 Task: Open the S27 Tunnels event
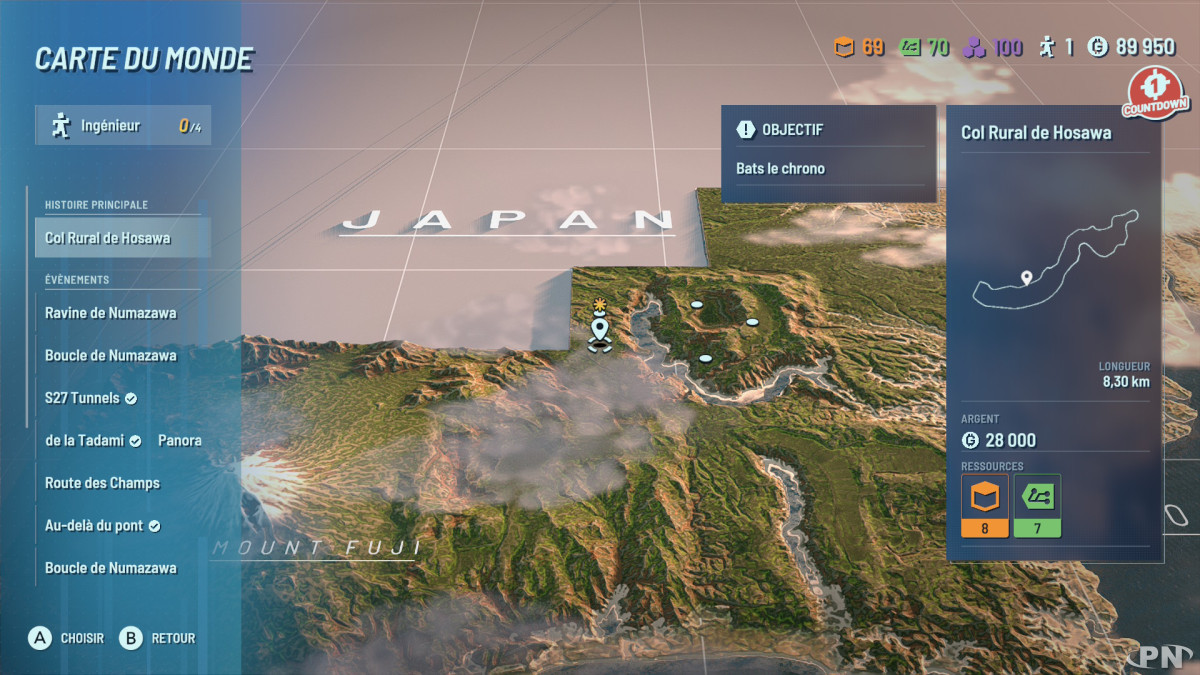(x=92, y=398)
